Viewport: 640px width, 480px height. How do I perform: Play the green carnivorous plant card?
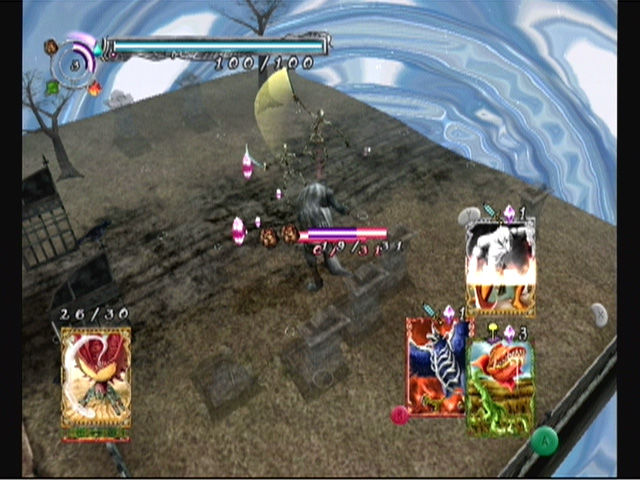[500, 386]
